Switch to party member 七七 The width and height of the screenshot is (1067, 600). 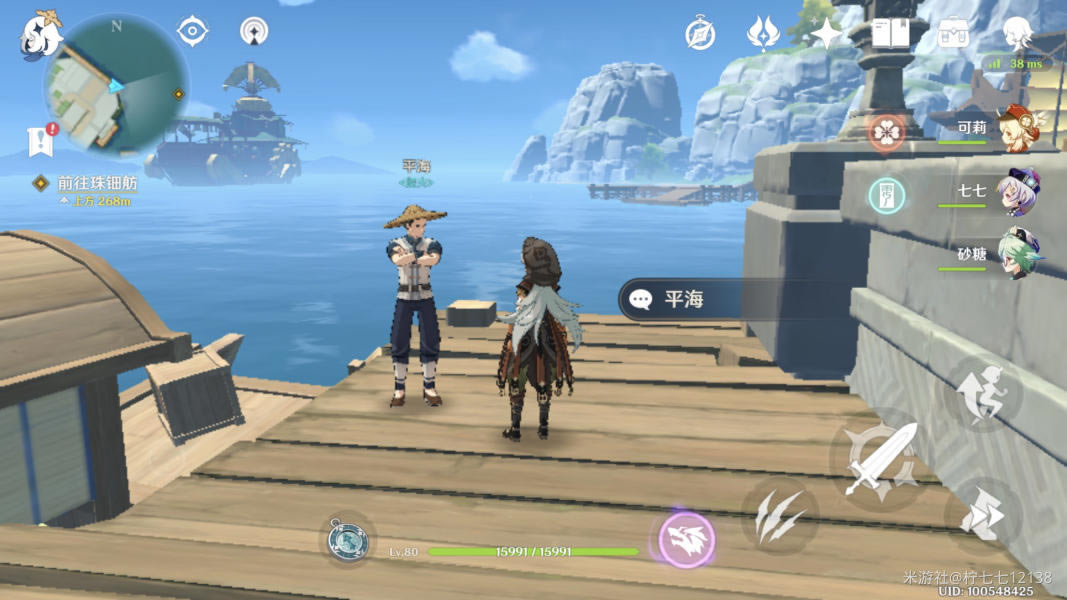tap(992, 191)
